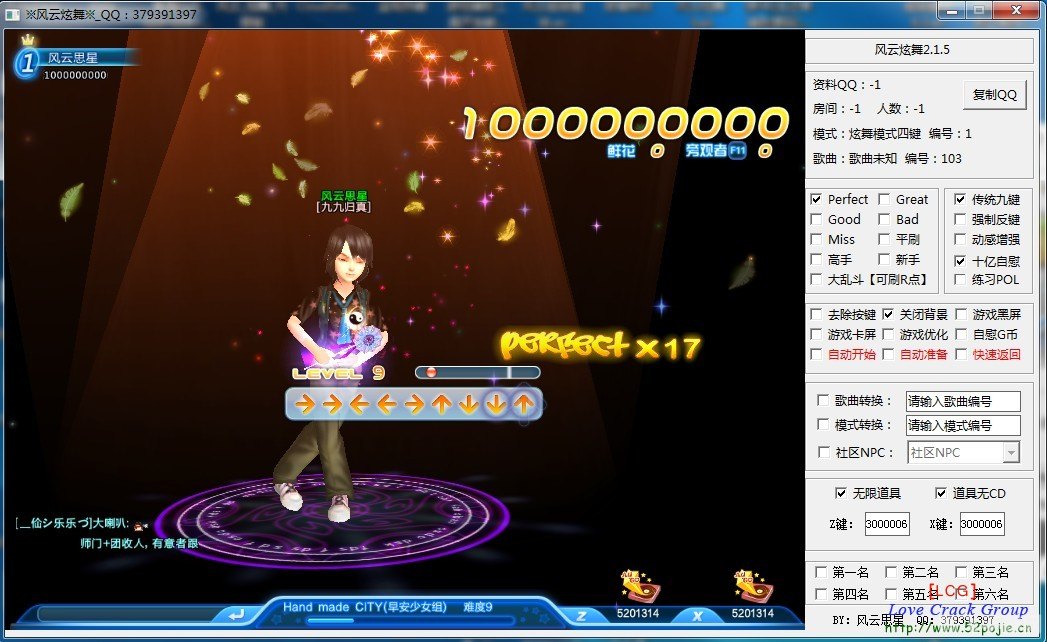Uncheck the 十亿自慰 option
The height and width of the screenshot is (642, 1047).
[960, 260]
